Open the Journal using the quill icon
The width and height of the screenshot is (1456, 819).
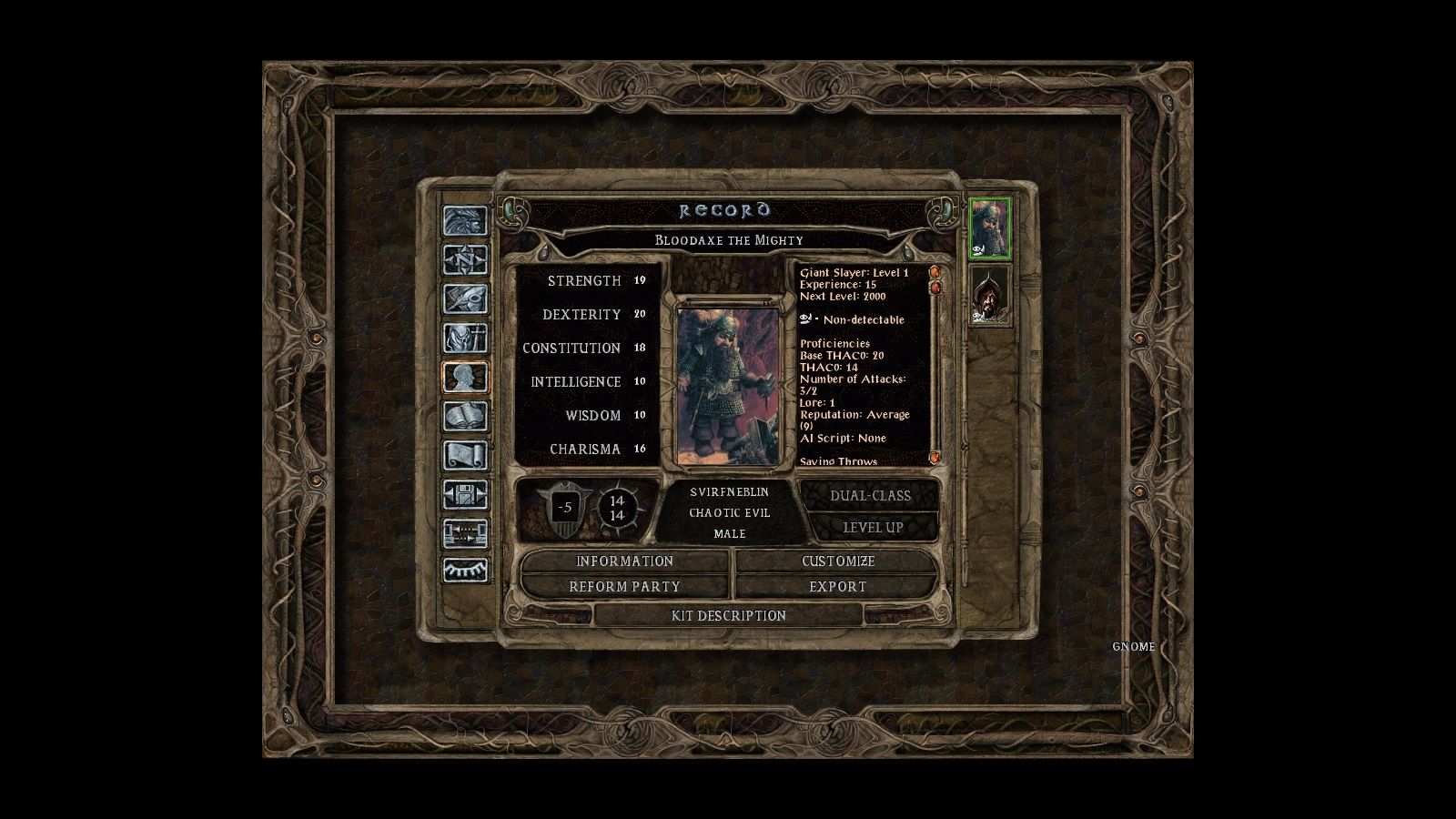tap(465, 297)
